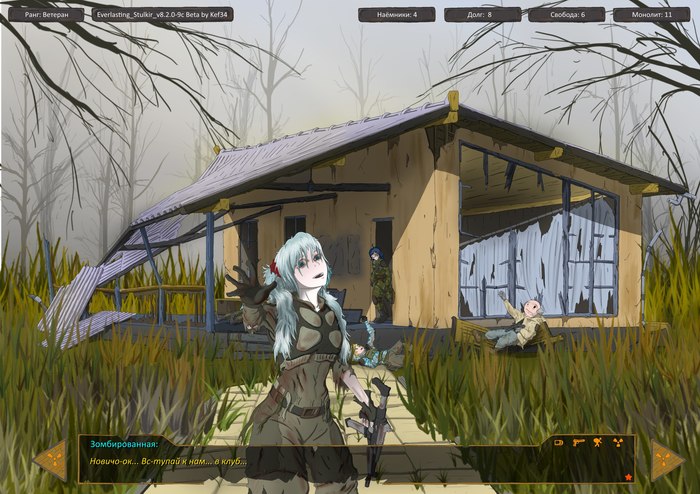Advance dialogue with the right arrow button
The height and width of the screenshot is (494, 700).
667,460
